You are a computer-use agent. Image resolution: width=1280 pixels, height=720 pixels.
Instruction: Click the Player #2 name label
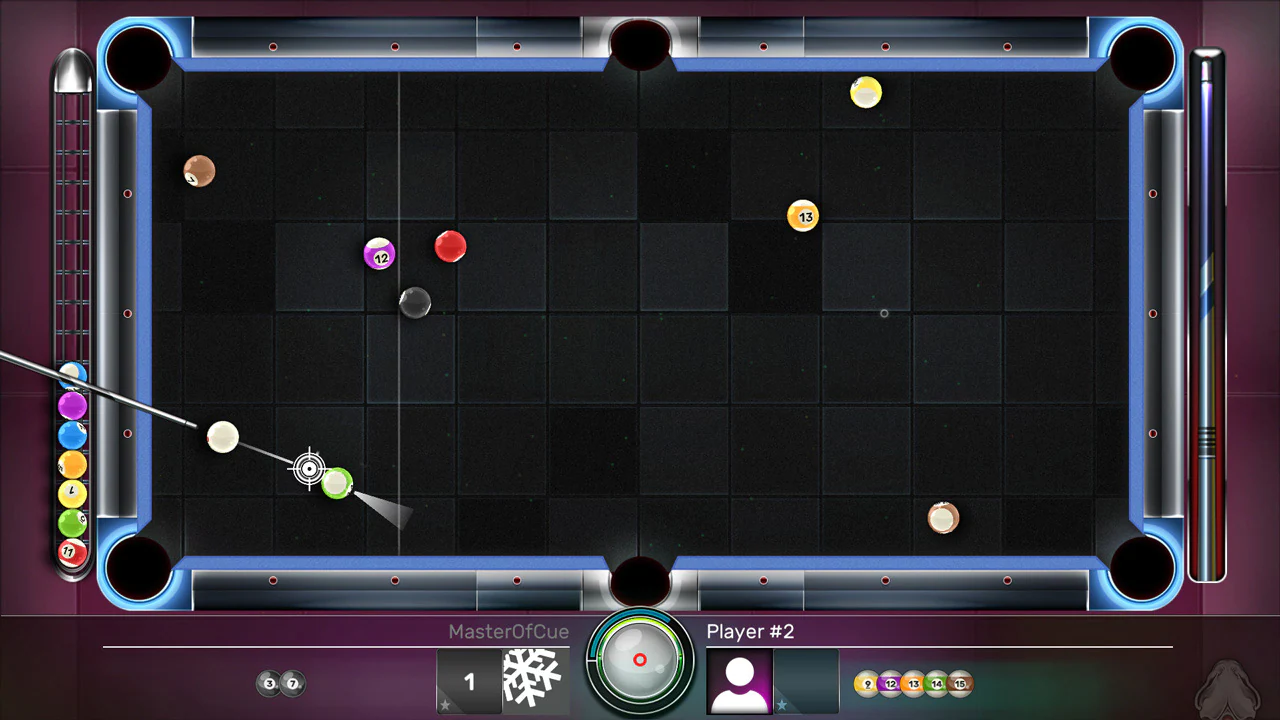(750, 631)
